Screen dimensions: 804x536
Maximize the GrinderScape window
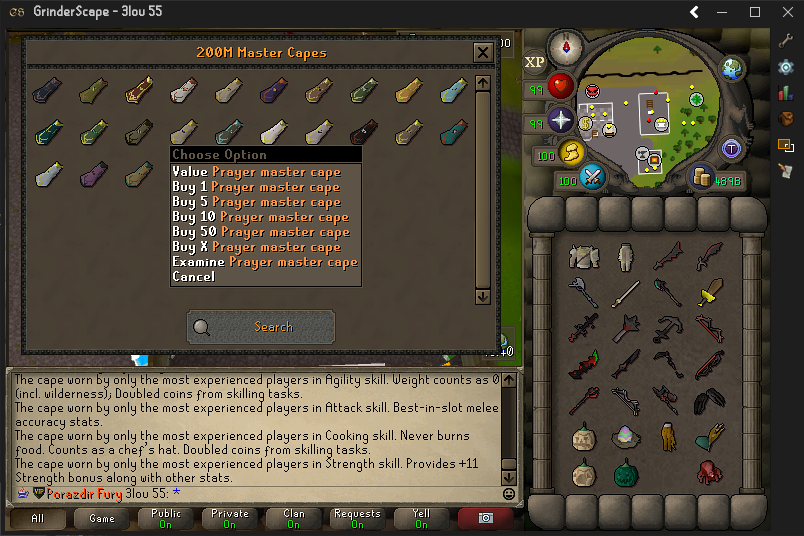[x=755, y=12]
